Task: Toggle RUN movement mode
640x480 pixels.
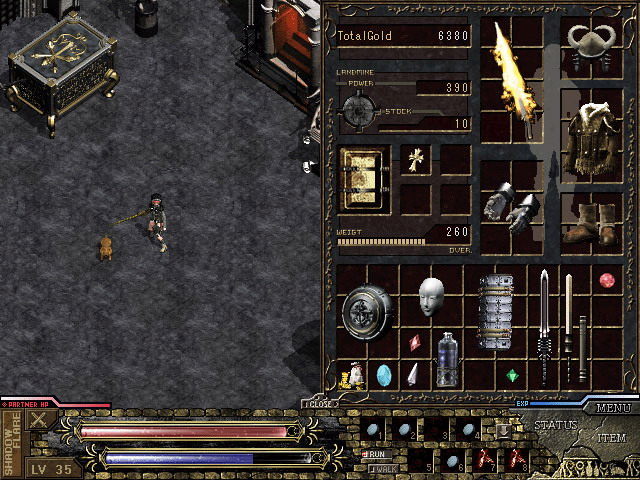Action: click(x=381, y=453)
